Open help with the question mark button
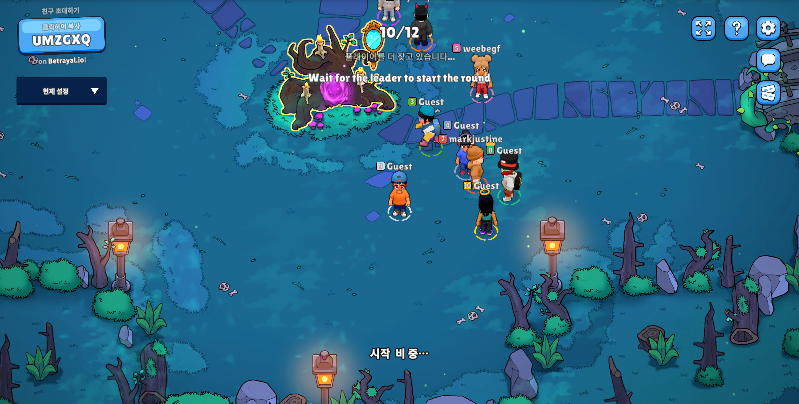The width and height of the screenshot is (799, 404). (x=736, y=28)
